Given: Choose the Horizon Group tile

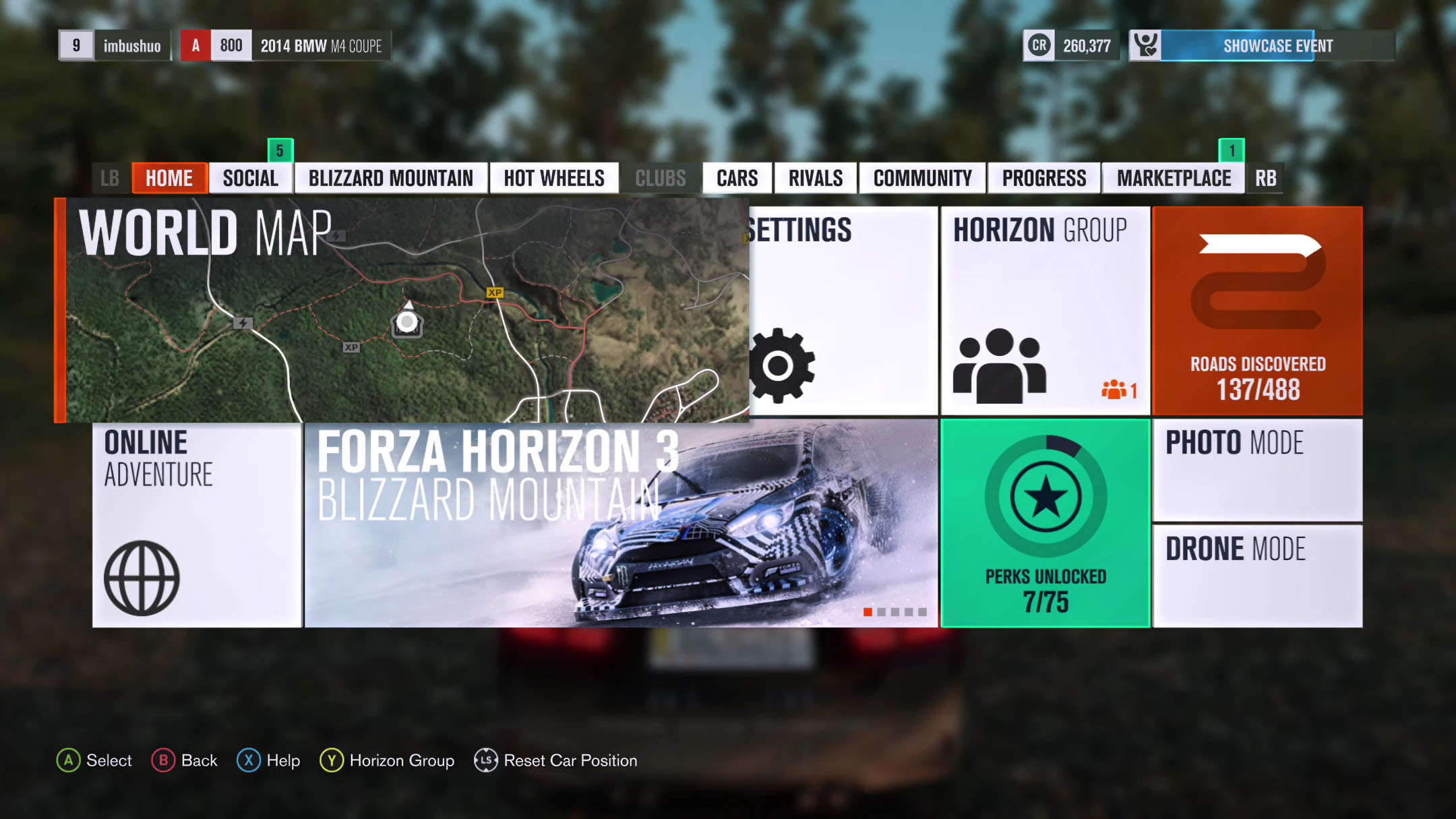Looking at the screenshot, I should tap(1045, 310).
